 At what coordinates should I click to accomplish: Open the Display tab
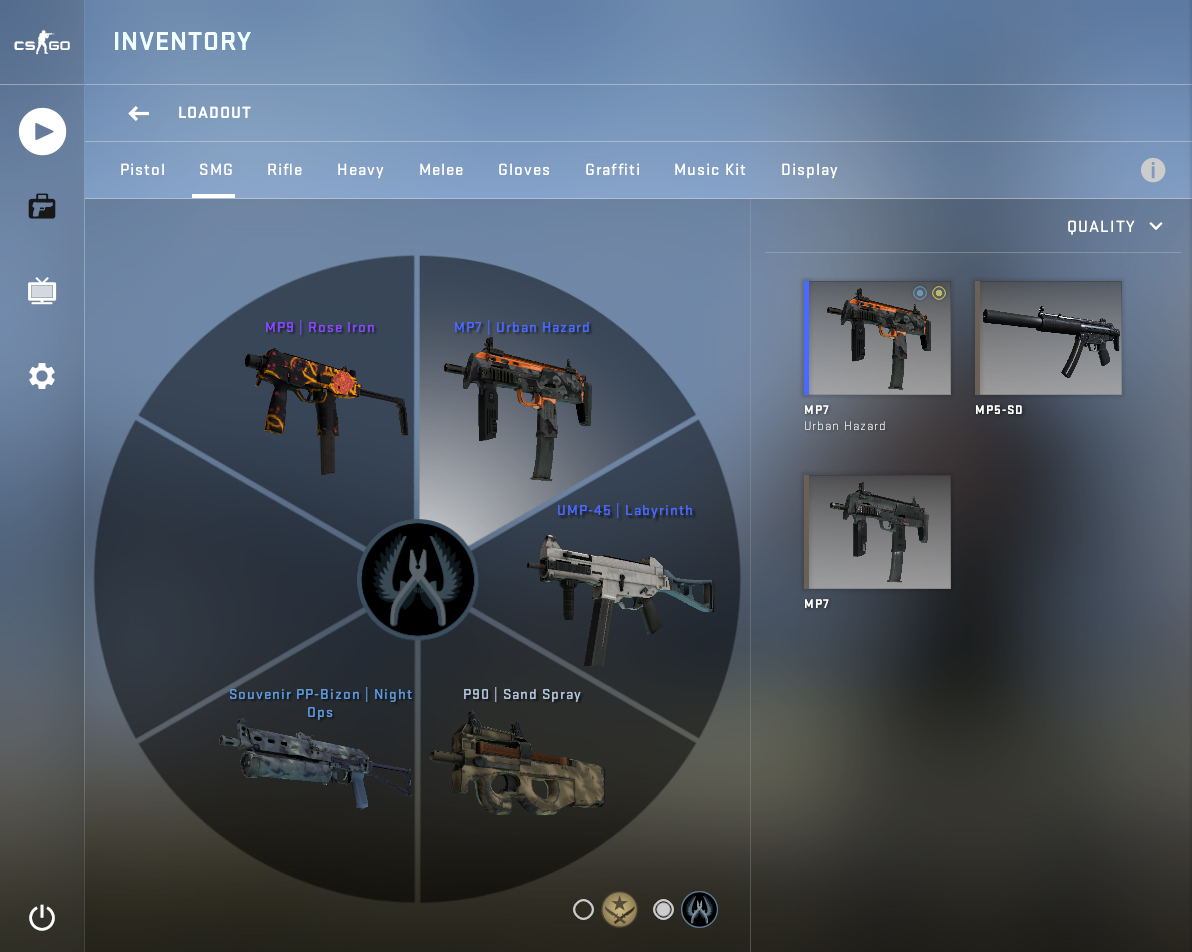pyautogui.click(x=809, y=170)
